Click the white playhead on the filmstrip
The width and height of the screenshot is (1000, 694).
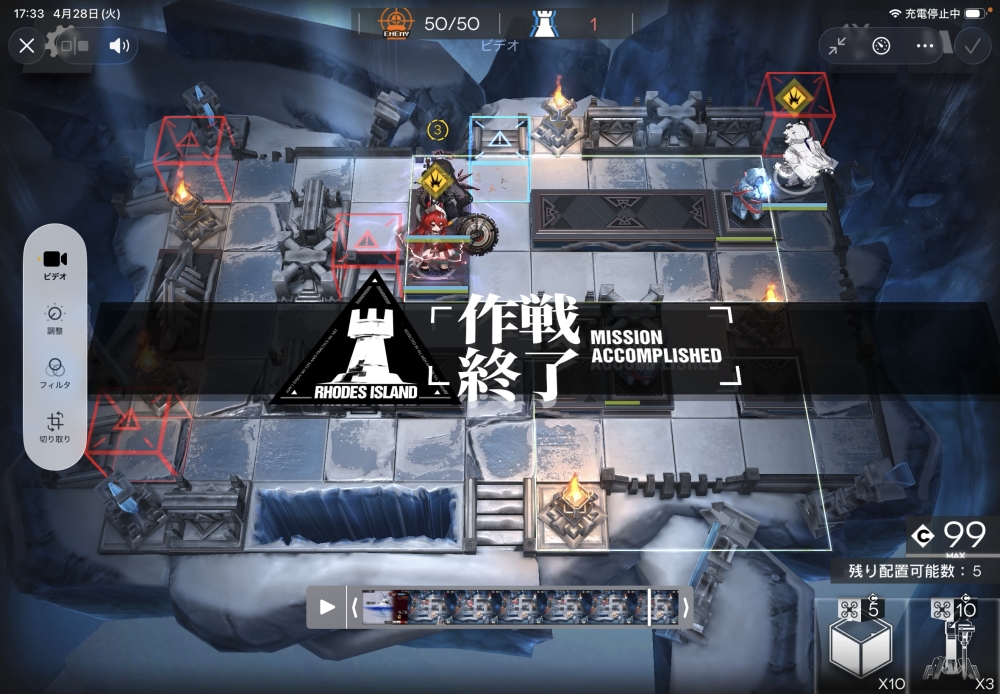(650, 607)
